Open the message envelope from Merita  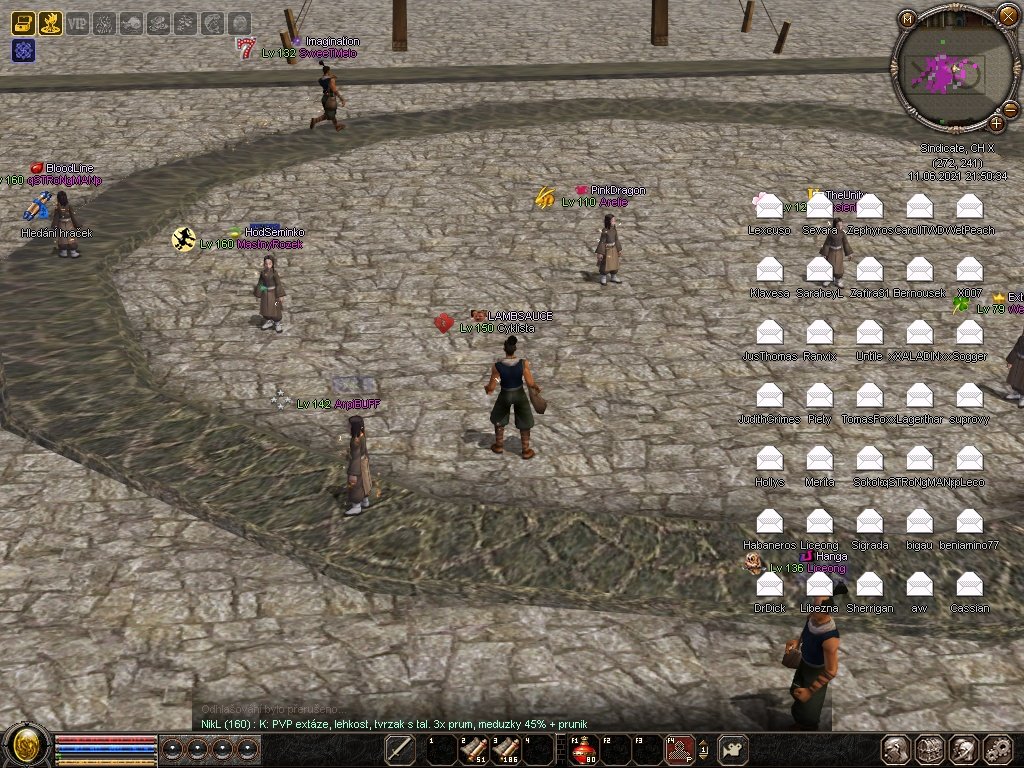tap(819, 459)
